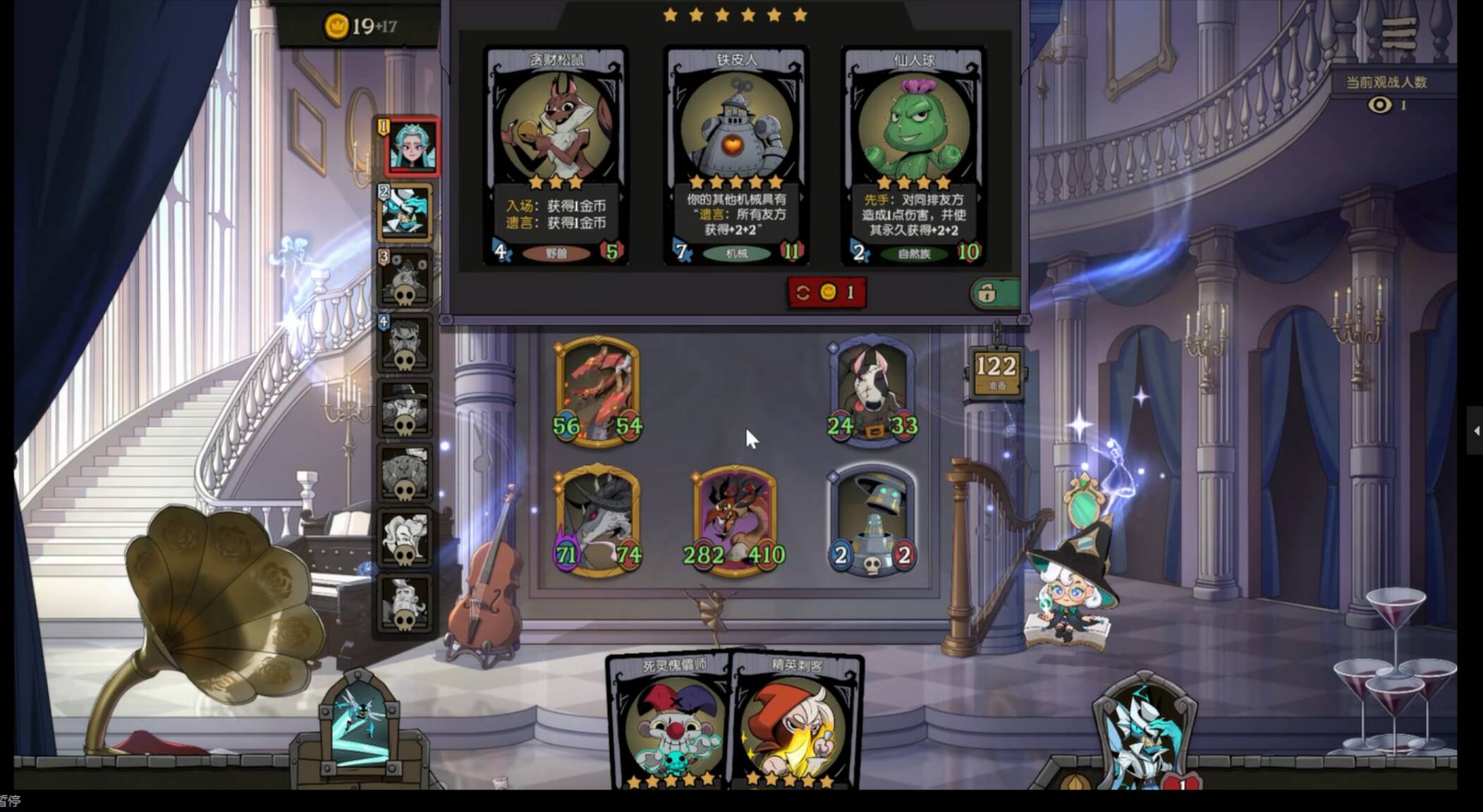1483x812 pixels.
Task: Refresh the shop for 1 coin
Action: [x=826, y=292]
